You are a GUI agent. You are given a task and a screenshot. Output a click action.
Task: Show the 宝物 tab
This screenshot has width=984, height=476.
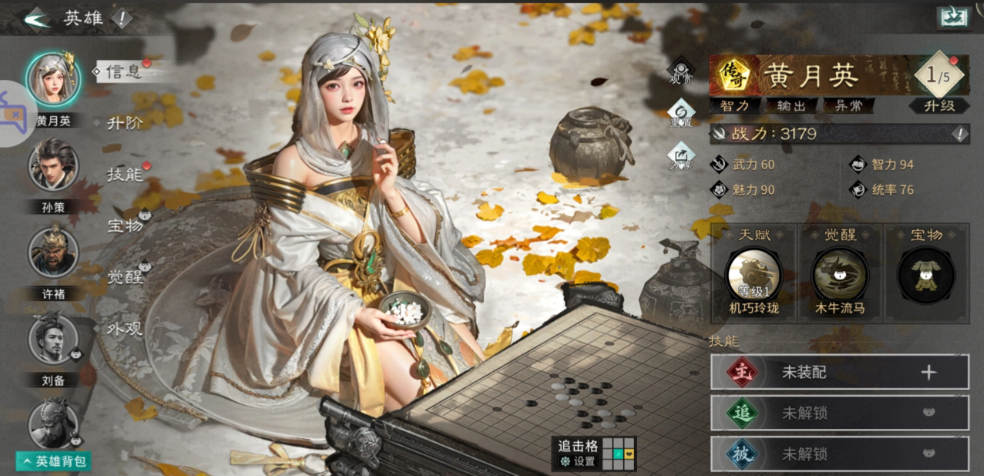pos(124,225)
